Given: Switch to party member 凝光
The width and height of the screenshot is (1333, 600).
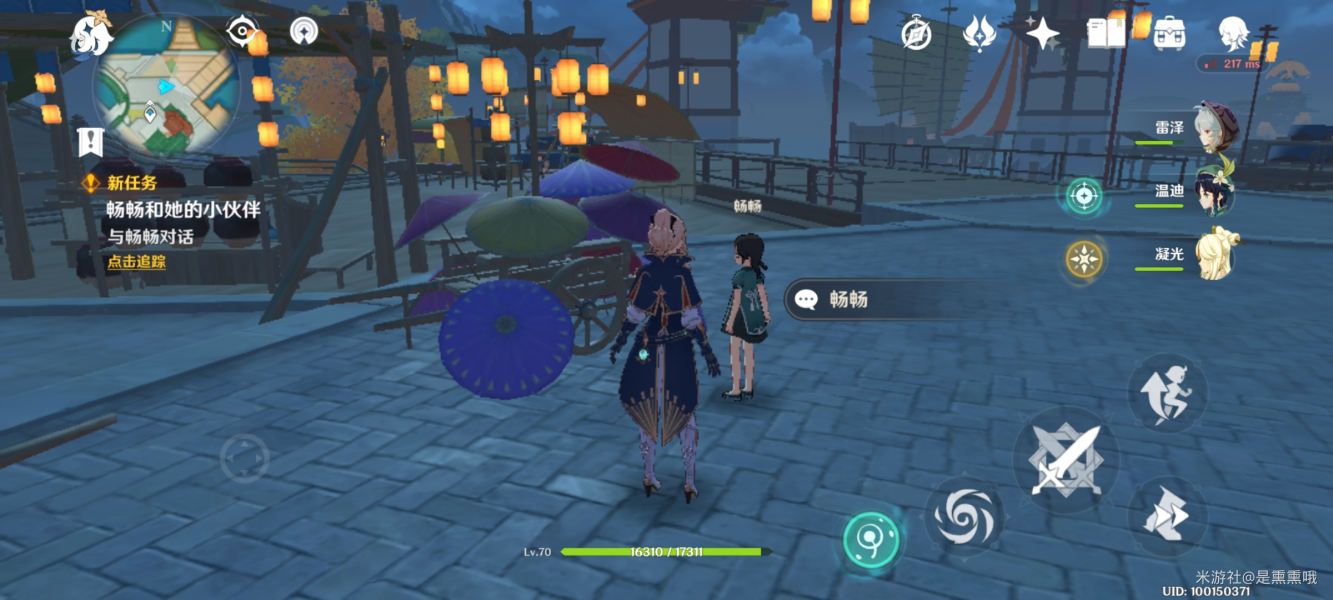Looking at the screenshot, I should (1215, 255).
